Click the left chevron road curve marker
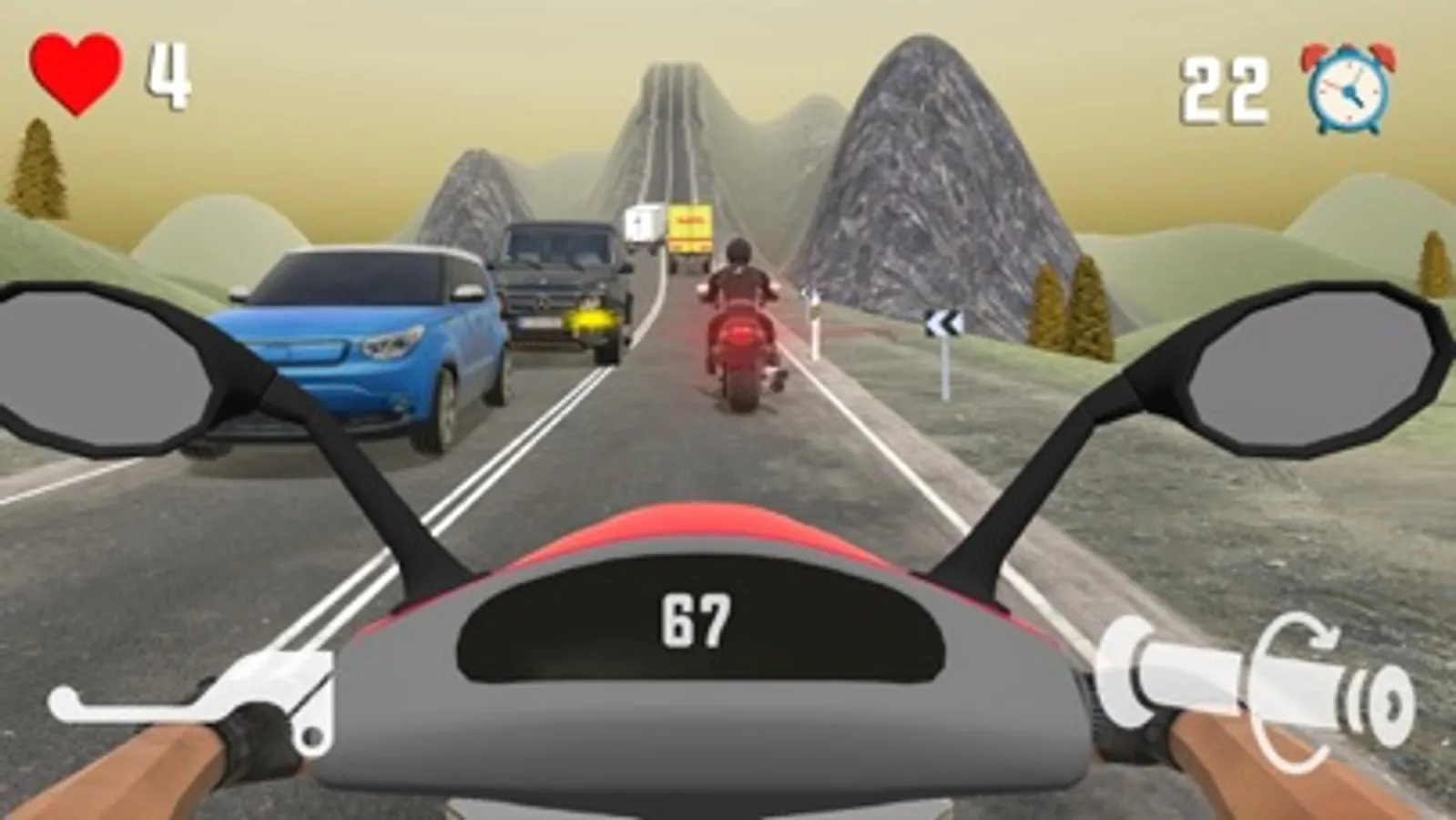 pos(944,322)
